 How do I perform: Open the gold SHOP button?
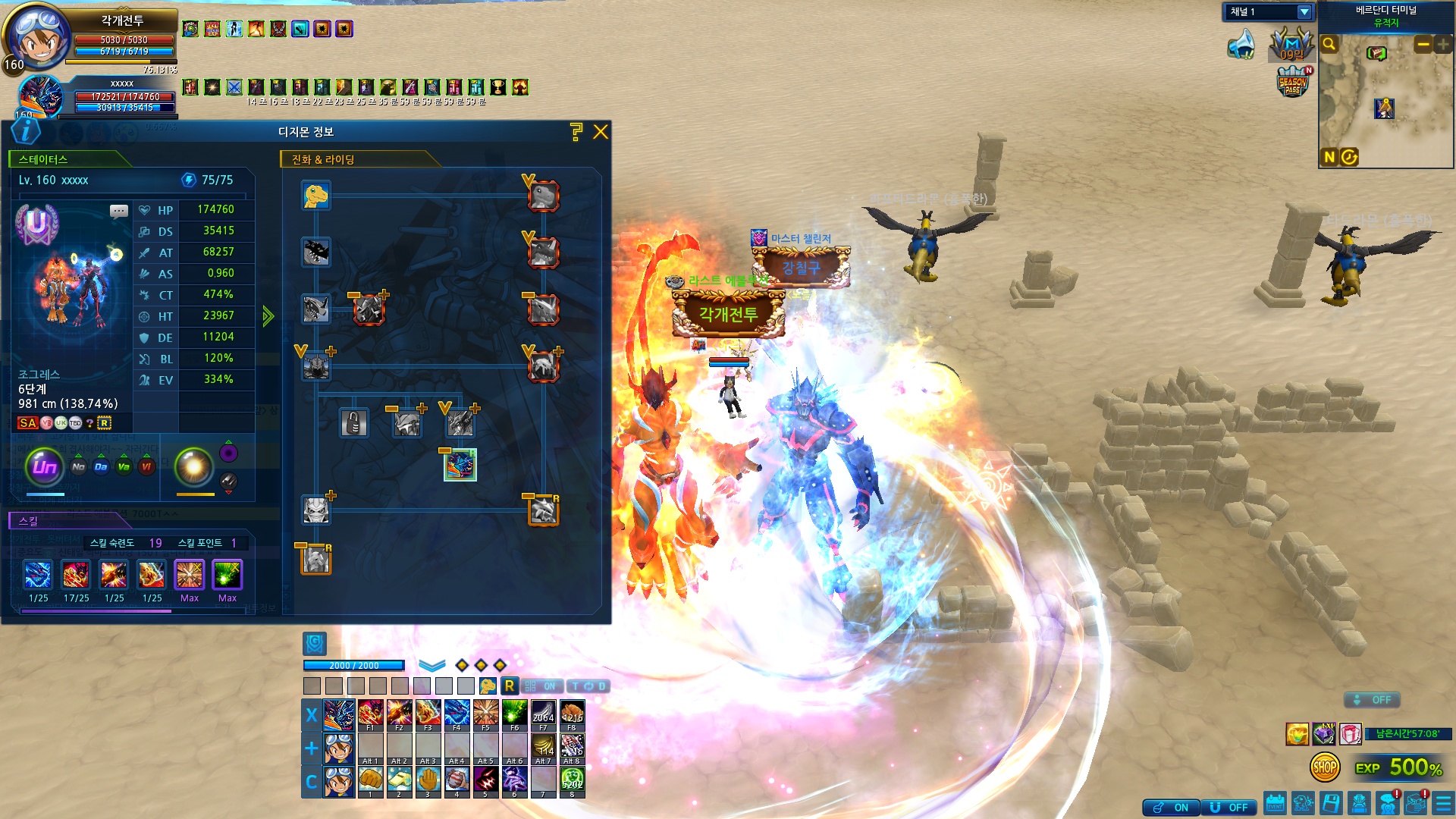pos(1325,767)
